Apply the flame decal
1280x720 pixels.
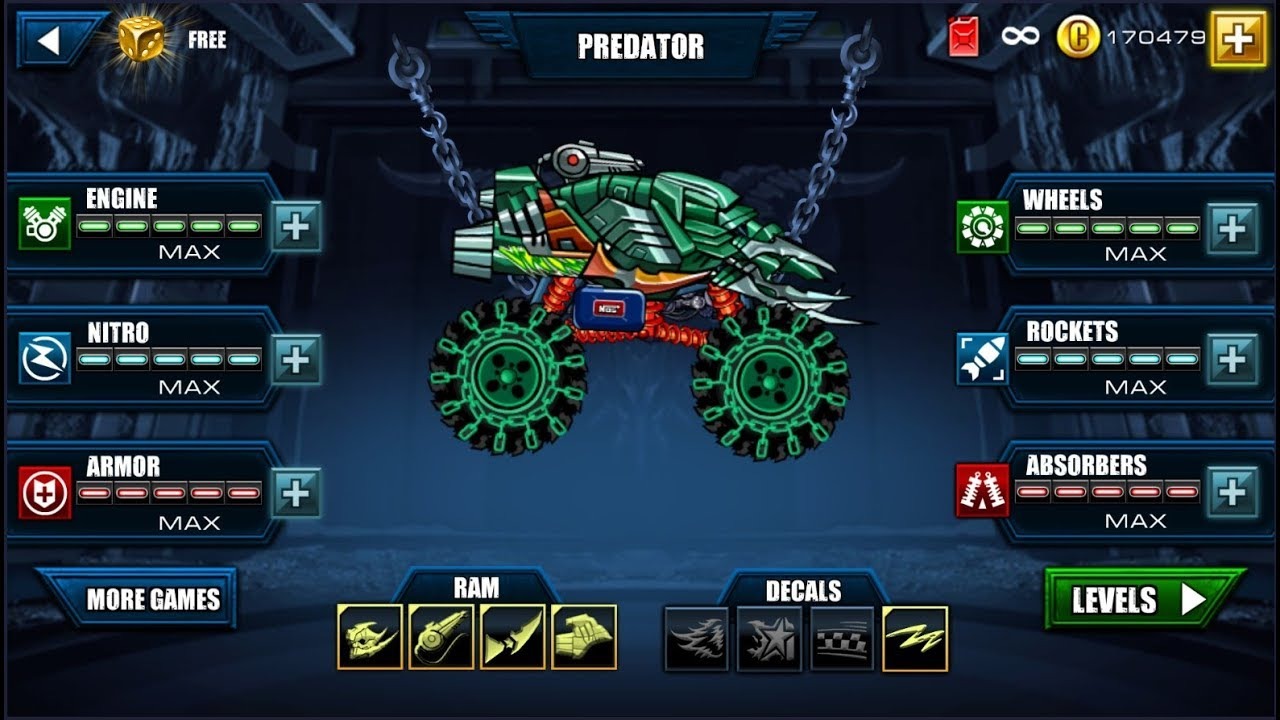point(697,639)
